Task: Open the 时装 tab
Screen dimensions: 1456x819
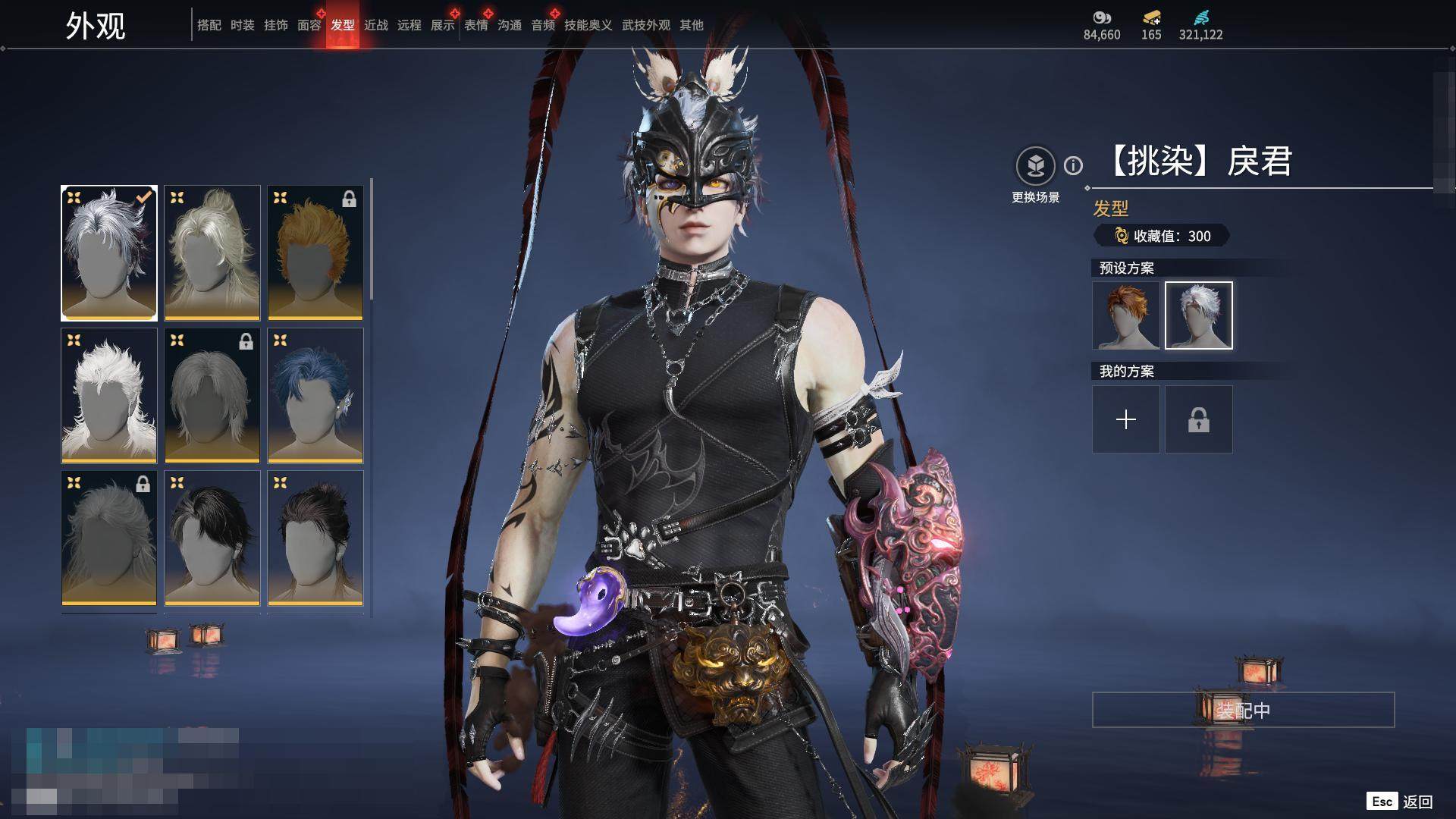Action: coord(242,25)
